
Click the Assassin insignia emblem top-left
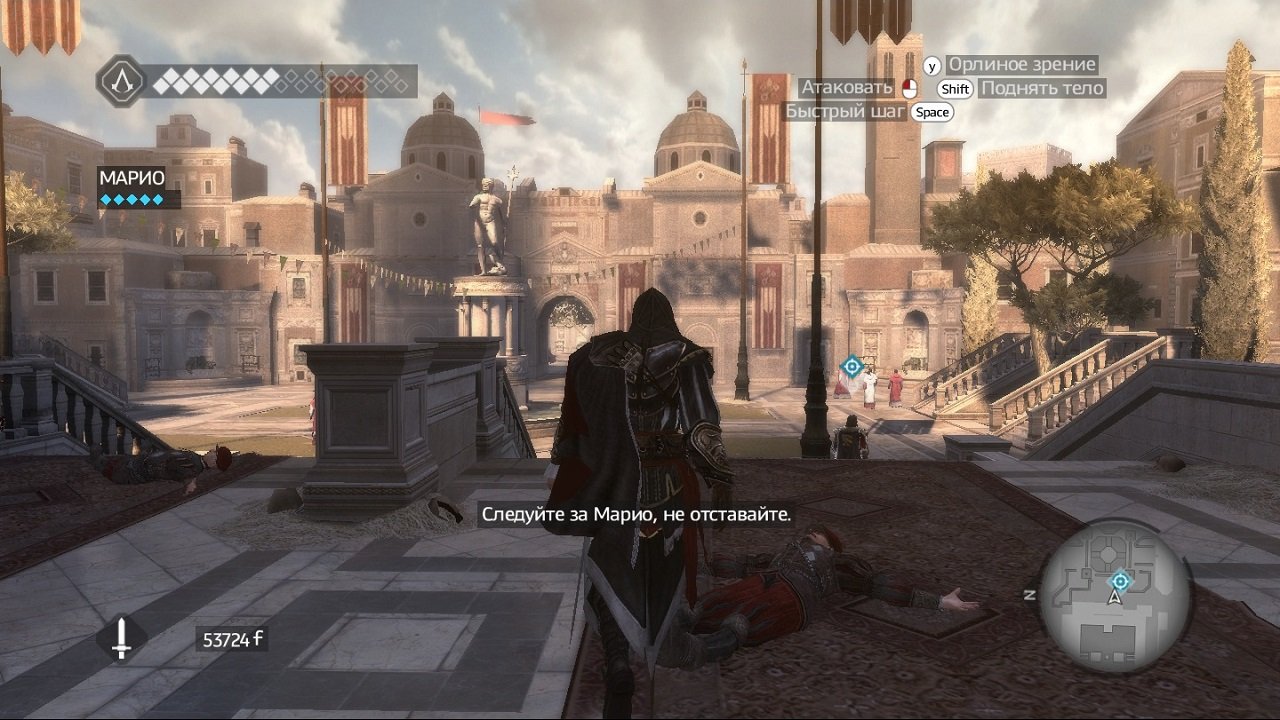pos(122,83)
